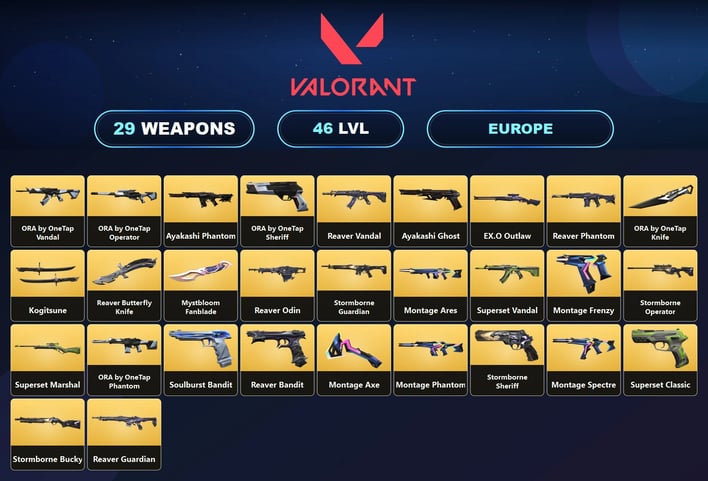Select the 29 WEAPONS pill button
Screen dimensions: 708x481
tap(174, 129)
